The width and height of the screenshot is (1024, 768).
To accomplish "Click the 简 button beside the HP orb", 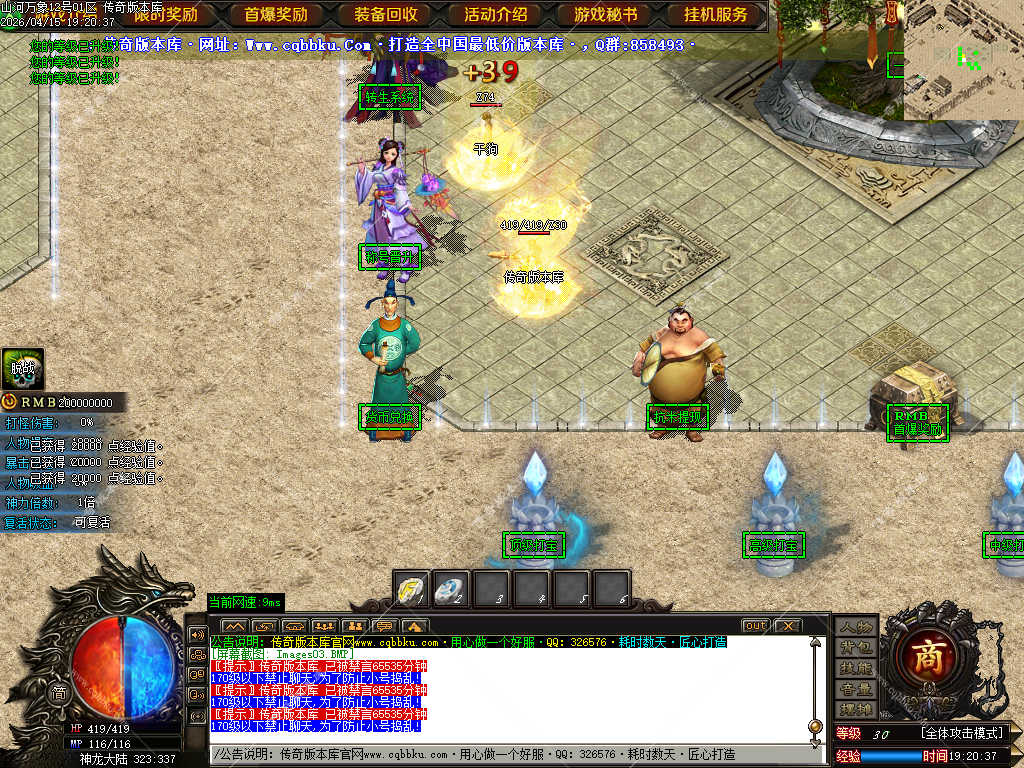I will [59, 692].
